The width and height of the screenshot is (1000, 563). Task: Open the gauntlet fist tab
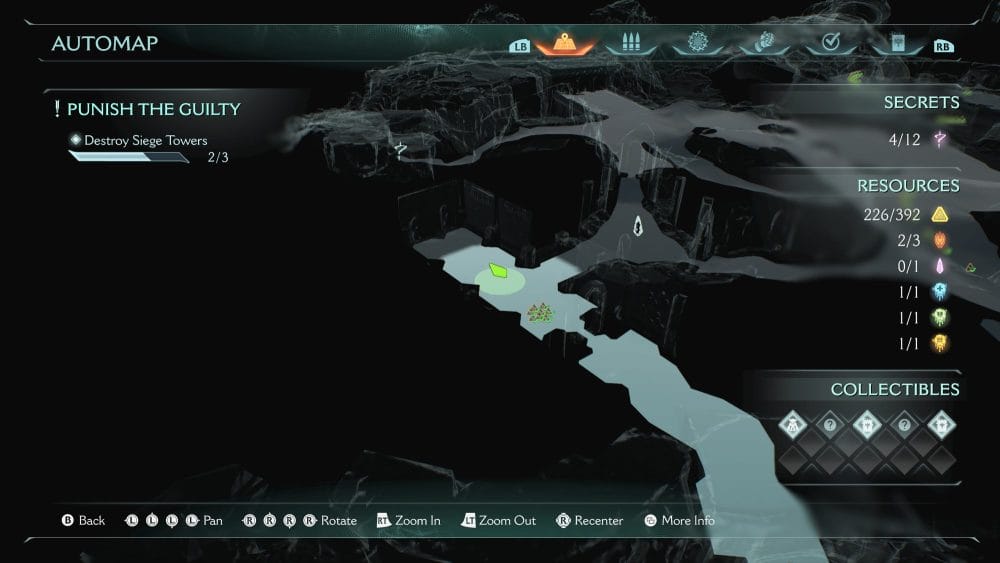763,43
